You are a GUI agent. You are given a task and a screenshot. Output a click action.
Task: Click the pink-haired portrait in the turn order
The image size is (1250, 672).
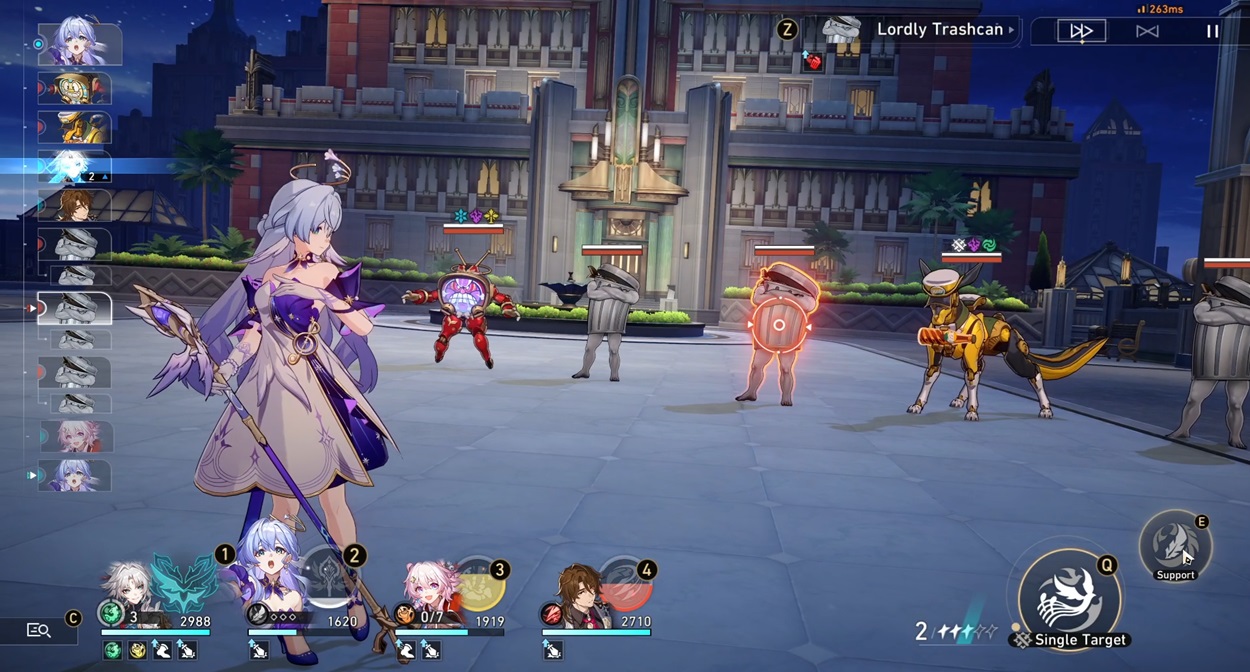(75, 437)
